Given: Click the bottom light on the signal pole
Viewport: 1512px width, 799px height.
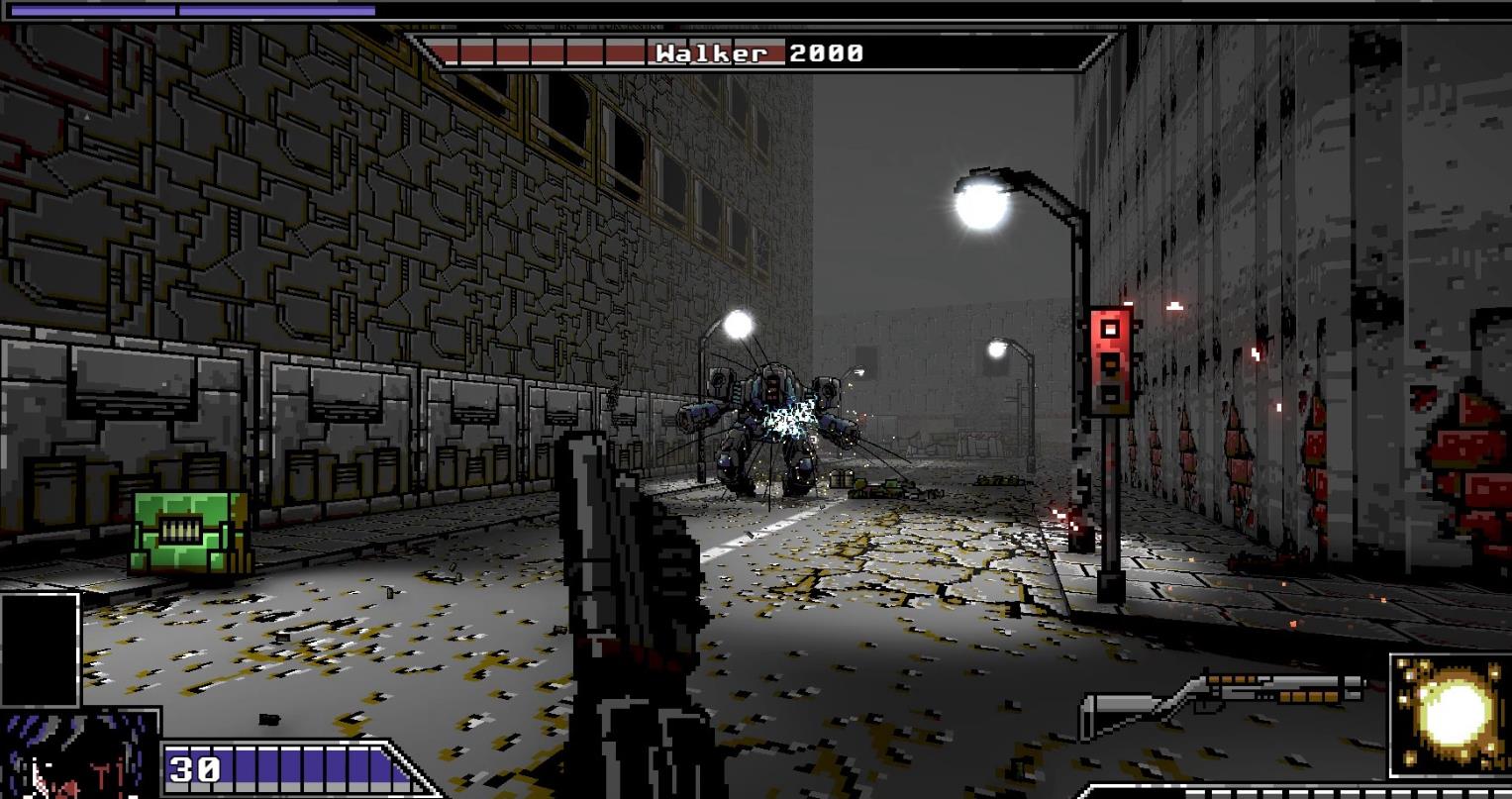Looking at the screenshot, I should point(1109,393).
